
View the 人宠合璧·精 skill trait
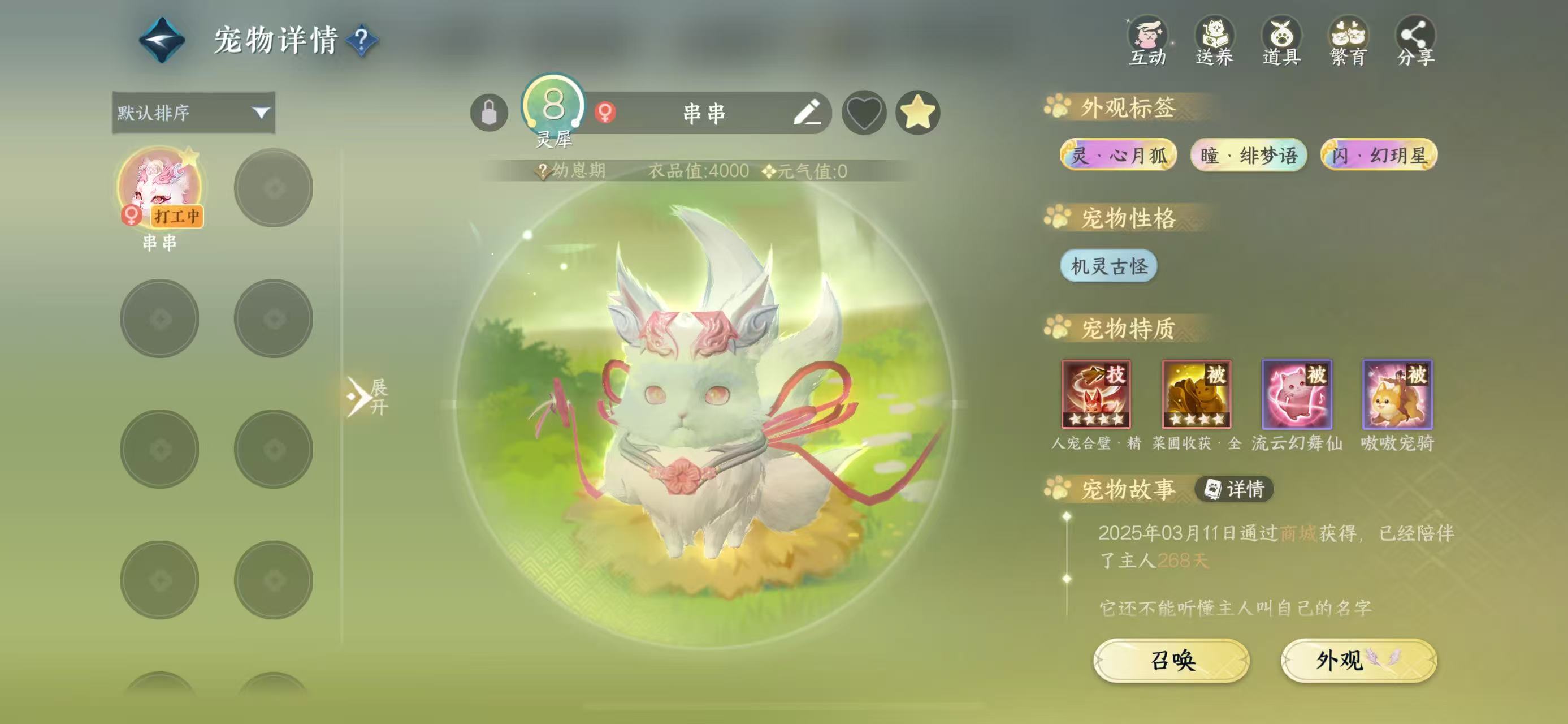pyautogui.click(x=1096, y=395)
